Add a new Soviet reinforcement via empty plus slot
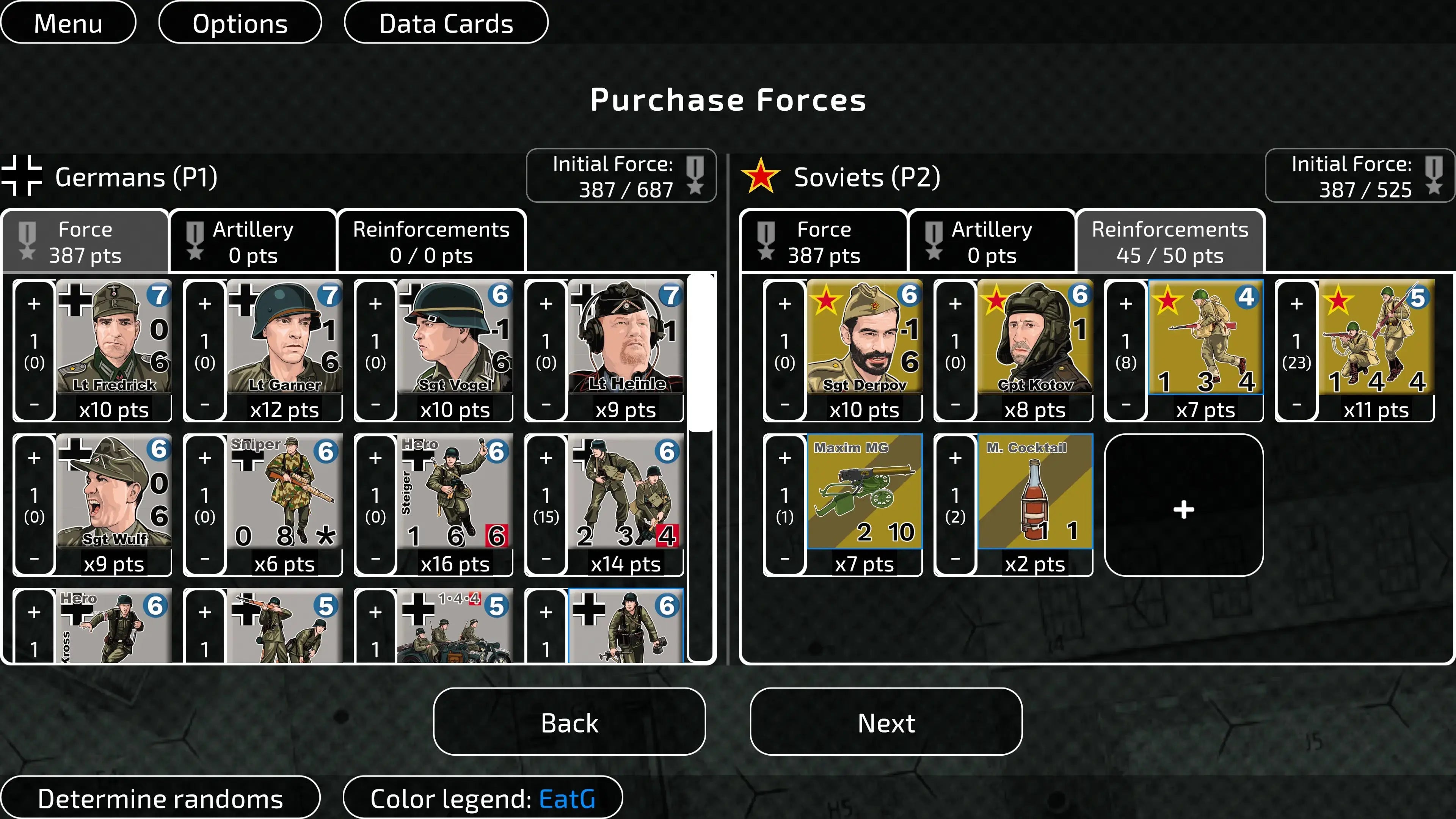The width and height of the screenshot is (1456, 819). point(1183,509)
